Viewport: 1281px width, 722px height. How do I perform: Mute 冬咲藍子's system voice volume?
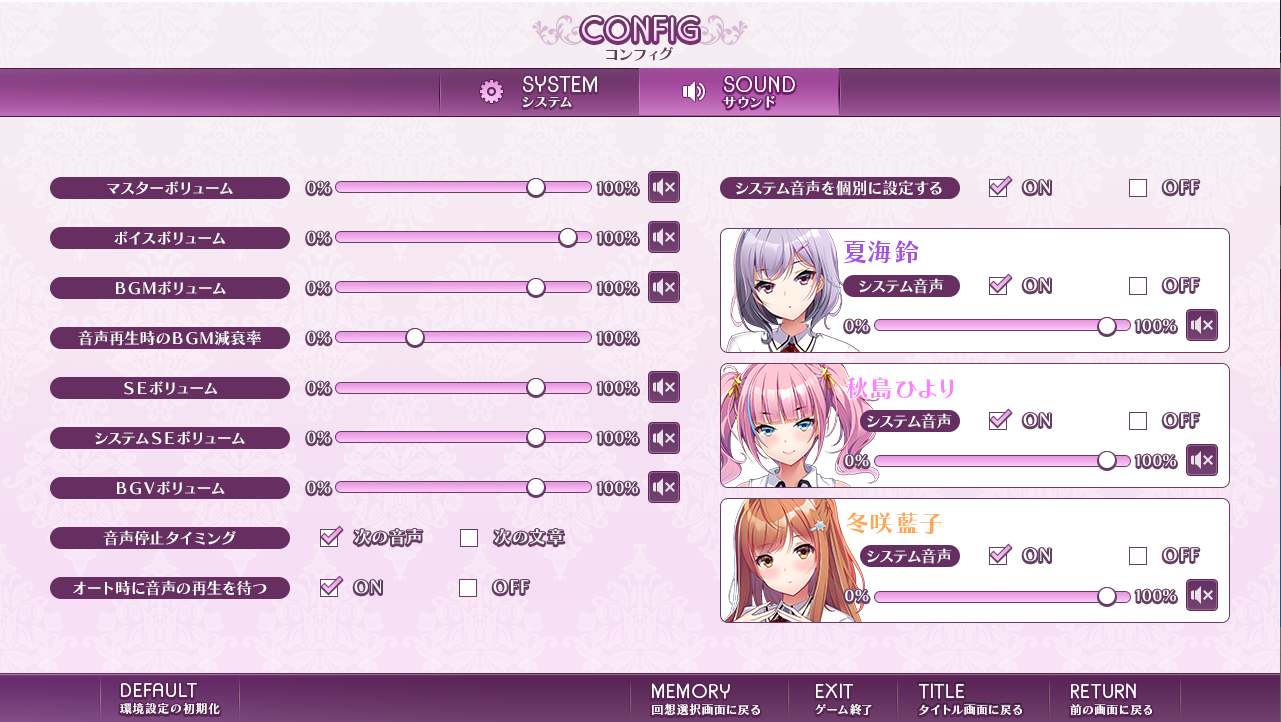pyautogui.click(x=1201, y=595)
